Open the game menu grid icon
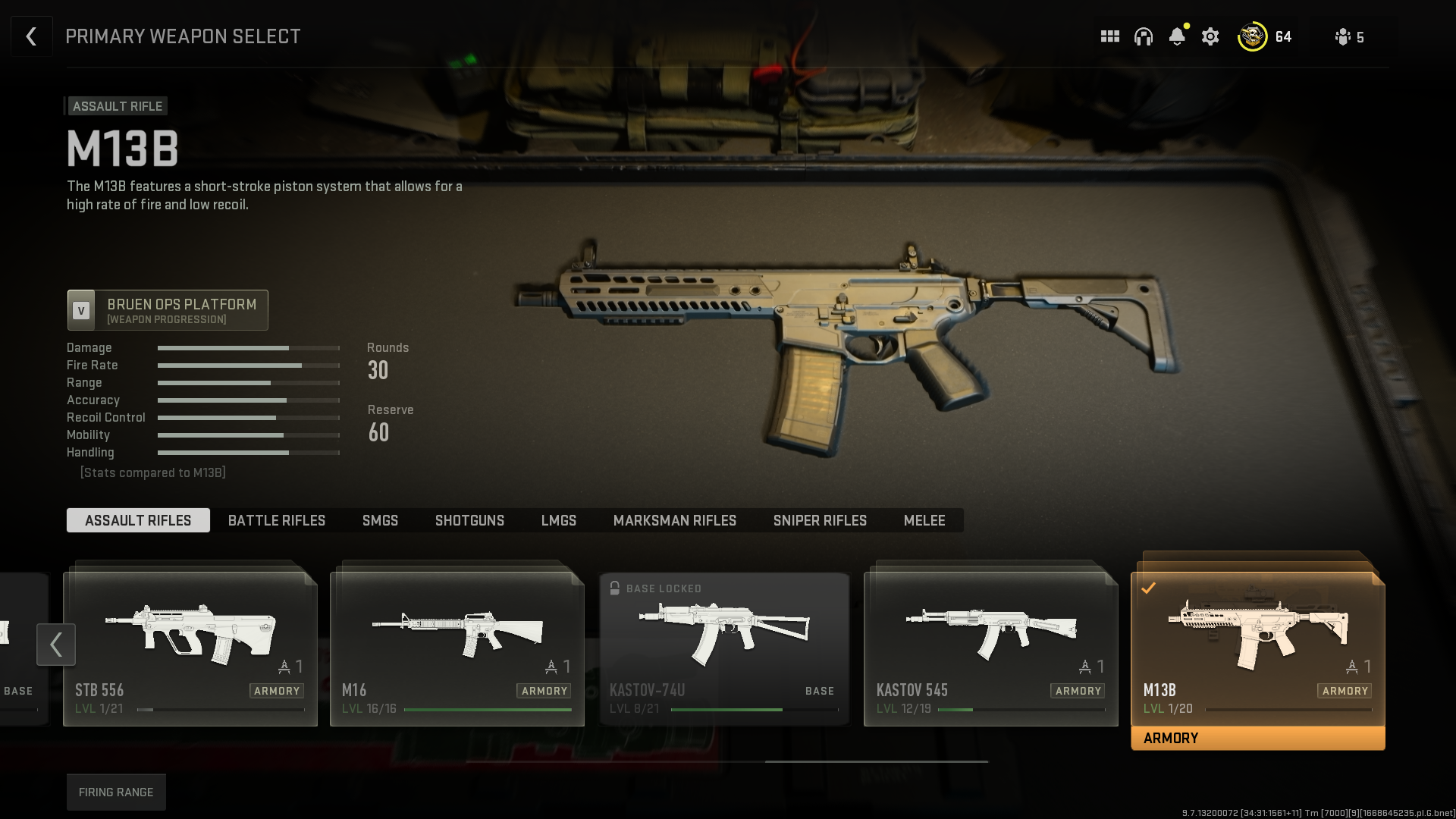This screenshot has height=819, width=1456. (x=1109, y=36)
